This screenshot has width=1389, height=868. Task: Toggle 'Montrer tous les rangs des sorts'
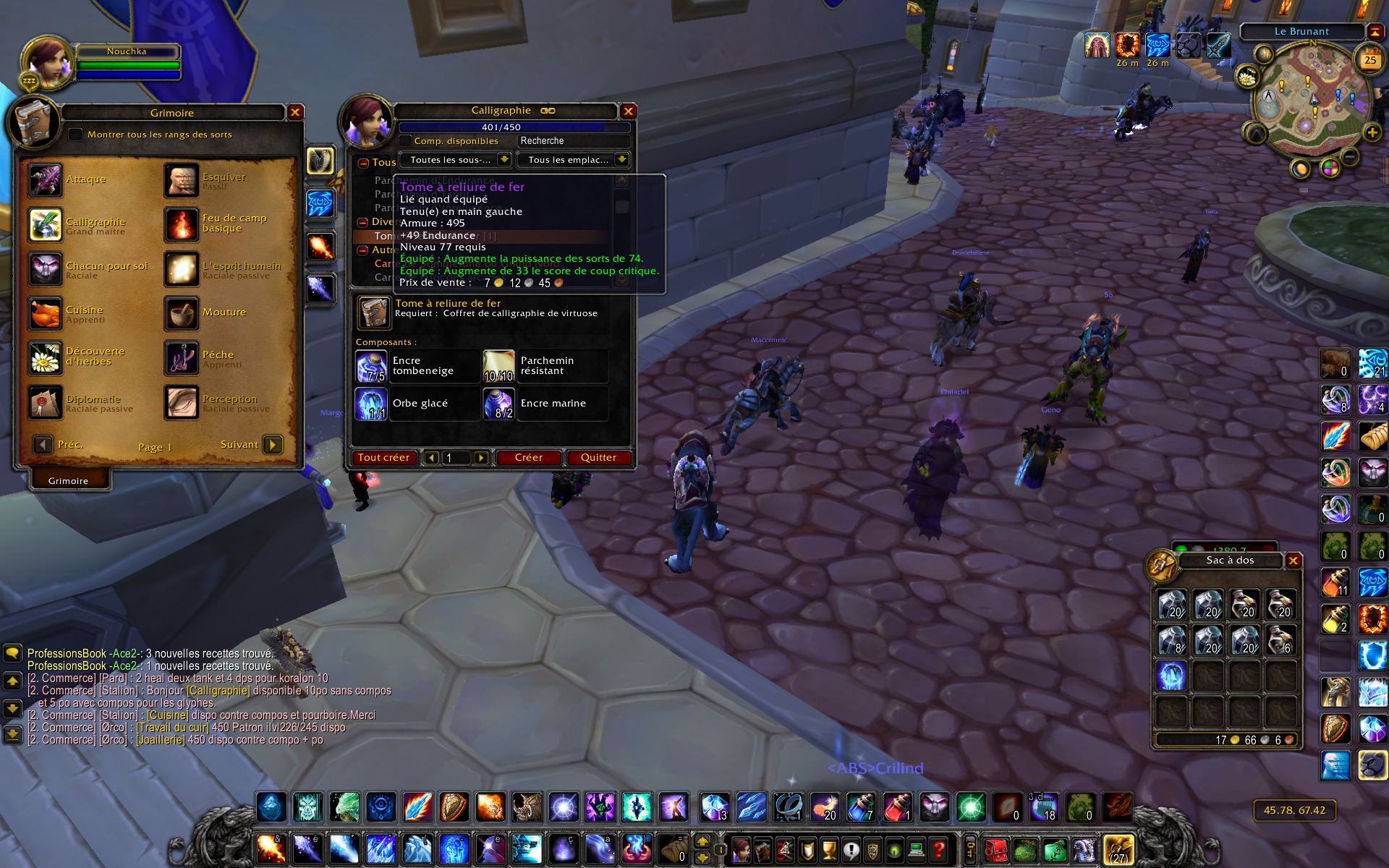75,135
